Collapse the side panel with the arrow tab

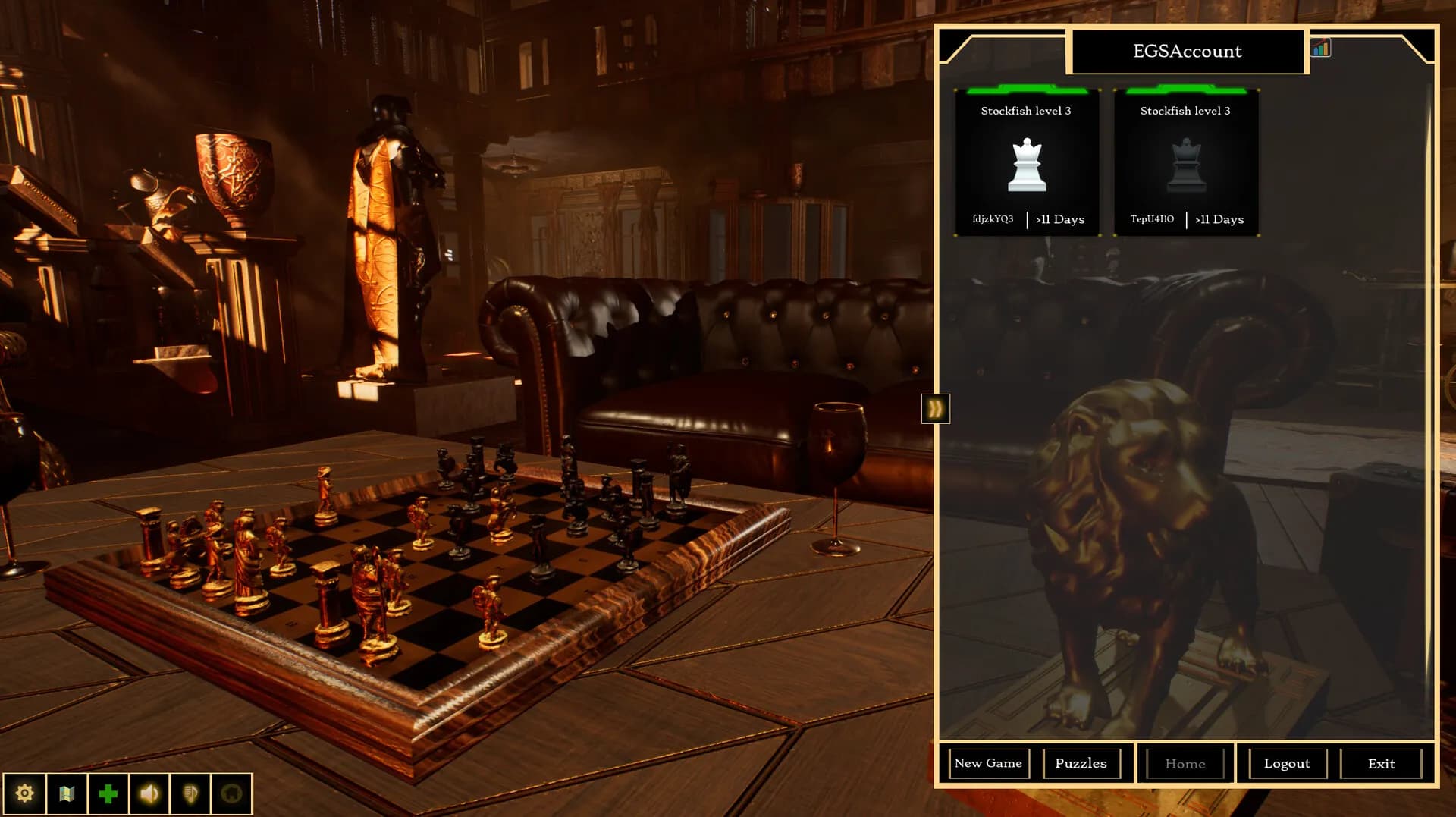point(935,409)
